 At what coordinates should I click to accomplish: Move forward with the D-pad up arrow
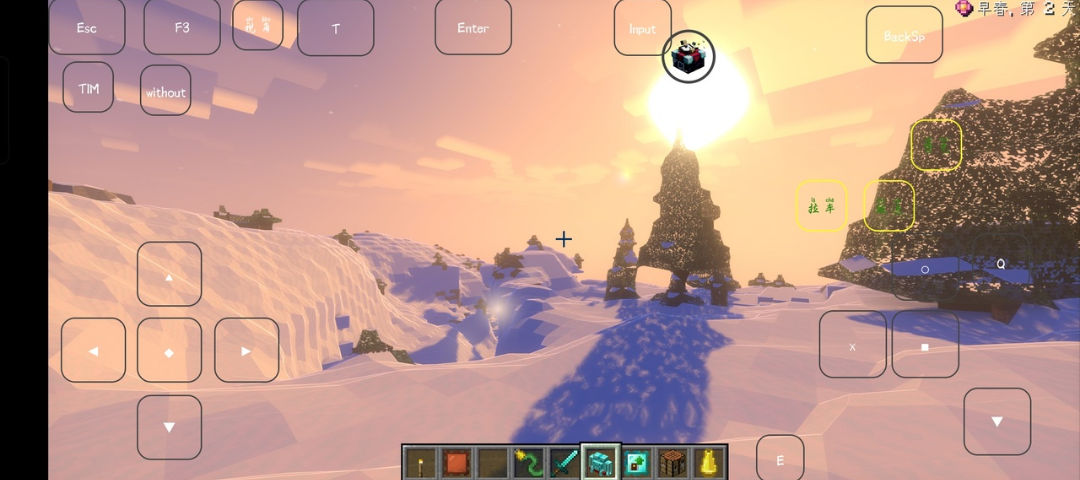169,274
